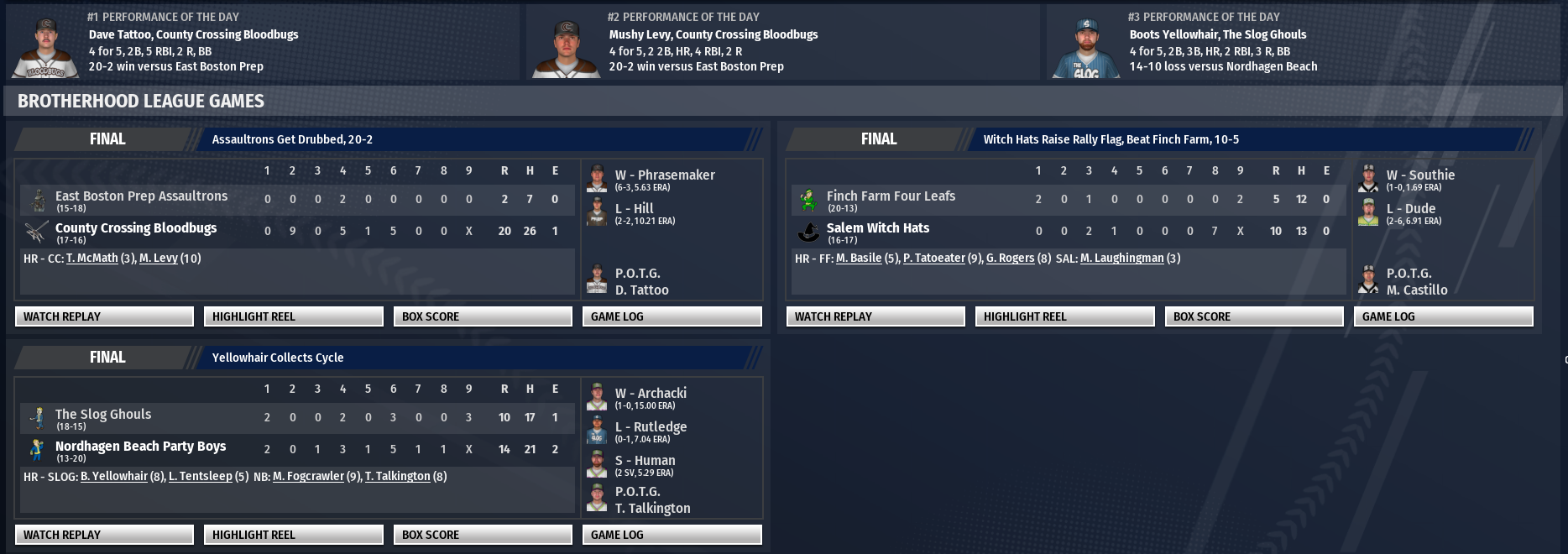Select M. Levy in the home run list
This screenshot has width=1568, height=554.
(158, 259)
